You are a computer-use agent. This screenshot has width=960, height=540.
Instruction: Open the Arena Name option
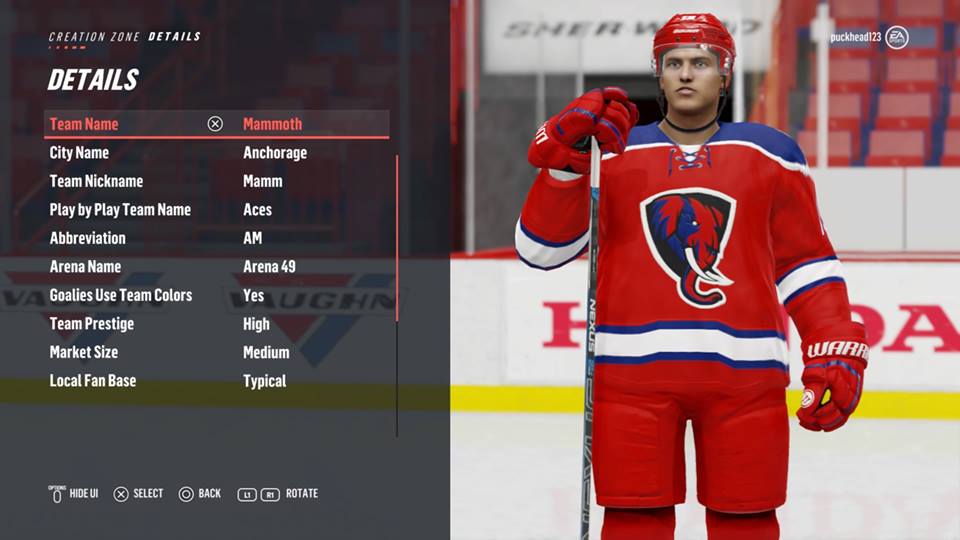coord(216,267)
